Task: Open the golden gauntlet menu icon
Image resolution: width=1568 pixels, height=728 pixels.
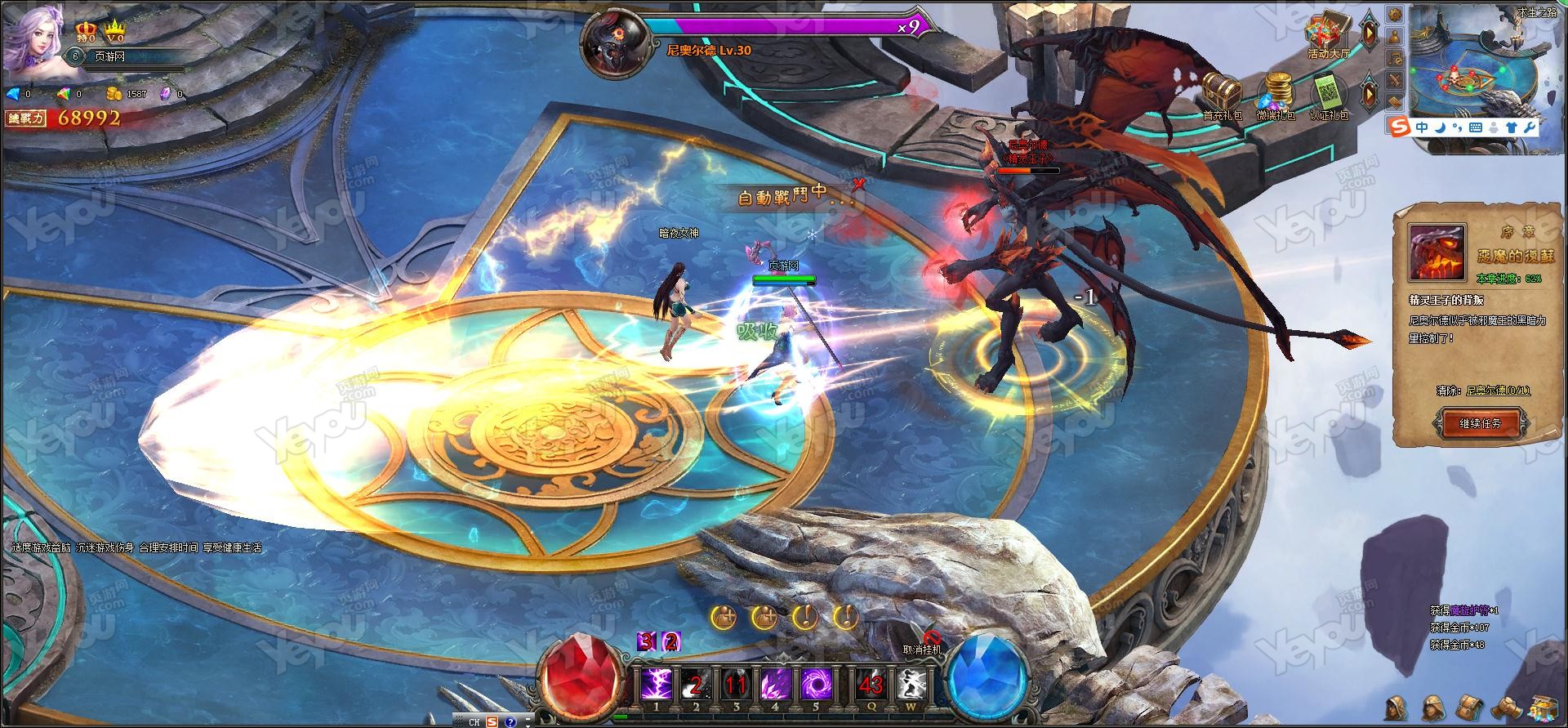Action: 1506,708
